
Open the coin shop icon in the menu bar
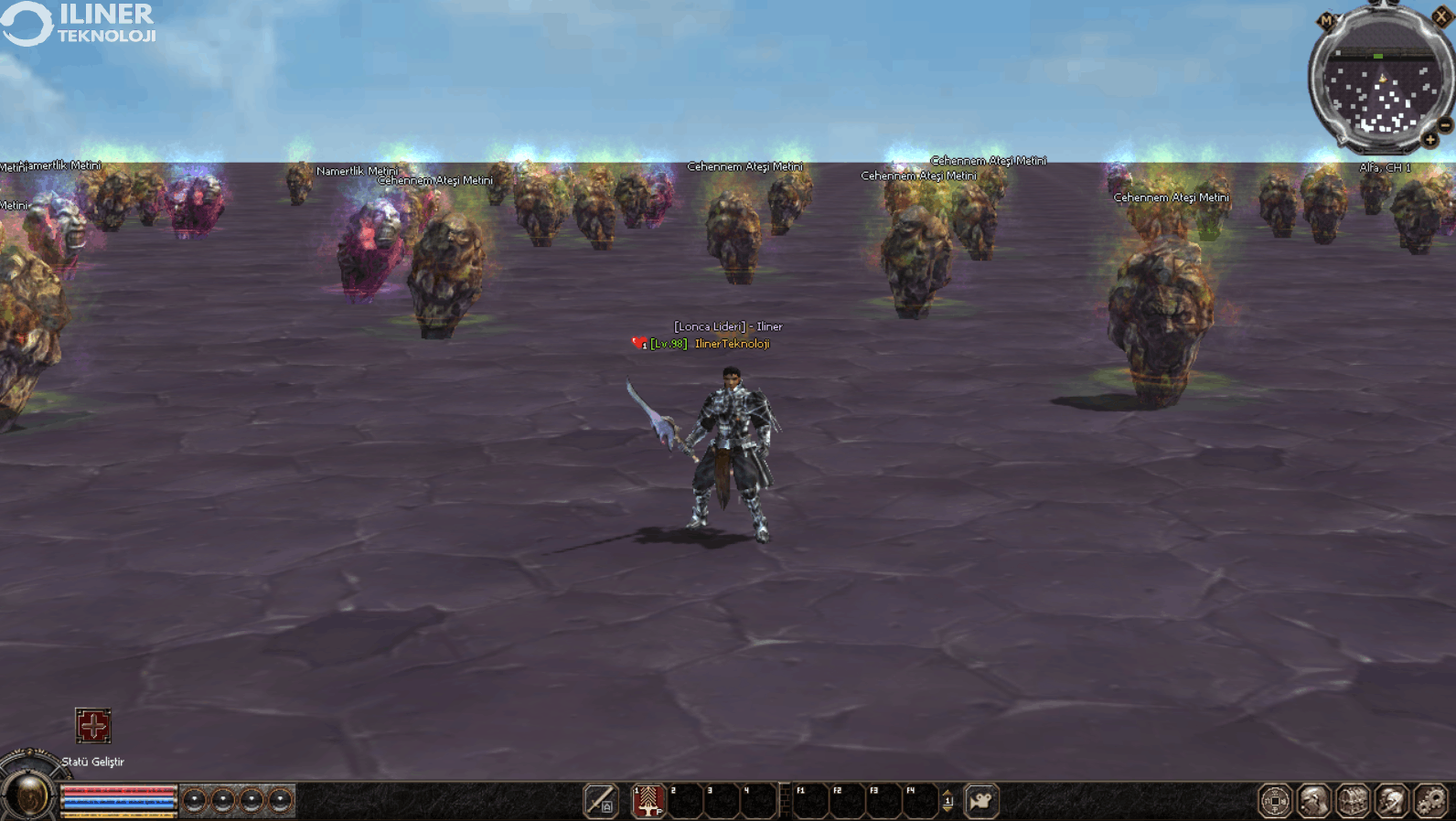coord(1275,801)
